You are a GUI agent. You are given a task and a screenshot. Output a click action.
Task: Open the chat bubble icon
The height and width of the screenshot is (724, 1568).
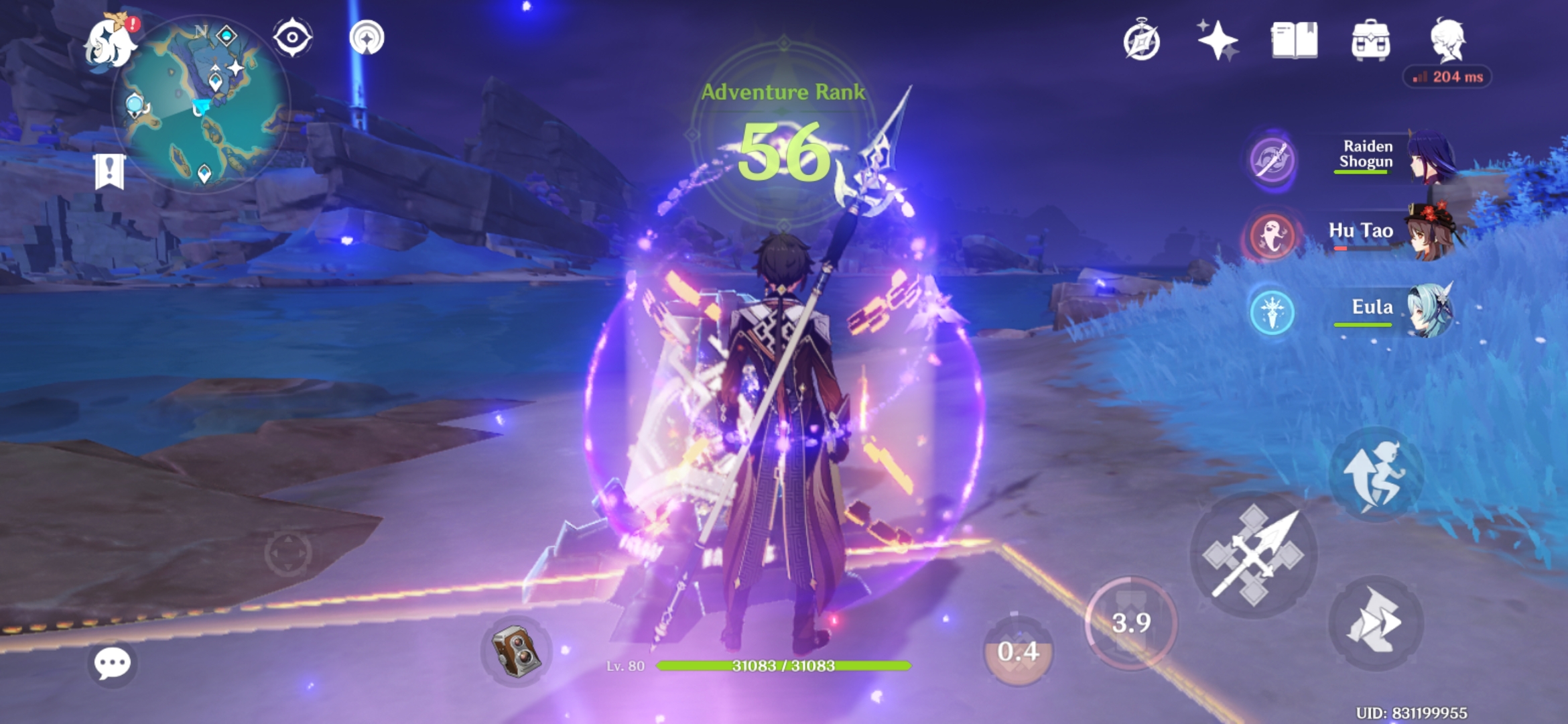[111, 664]
